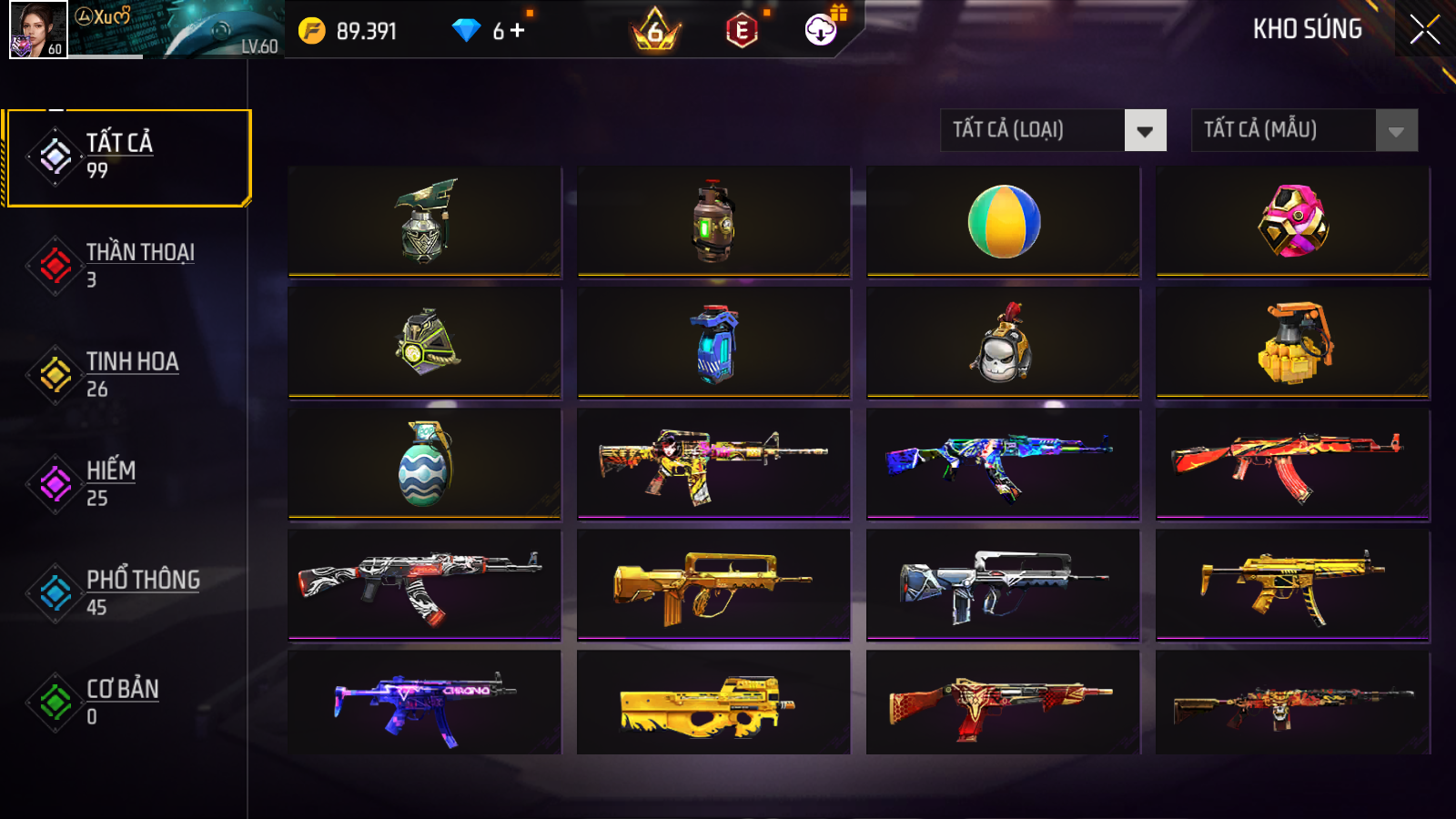Select the golden FAMAS skin

click(x=713, y=585)
